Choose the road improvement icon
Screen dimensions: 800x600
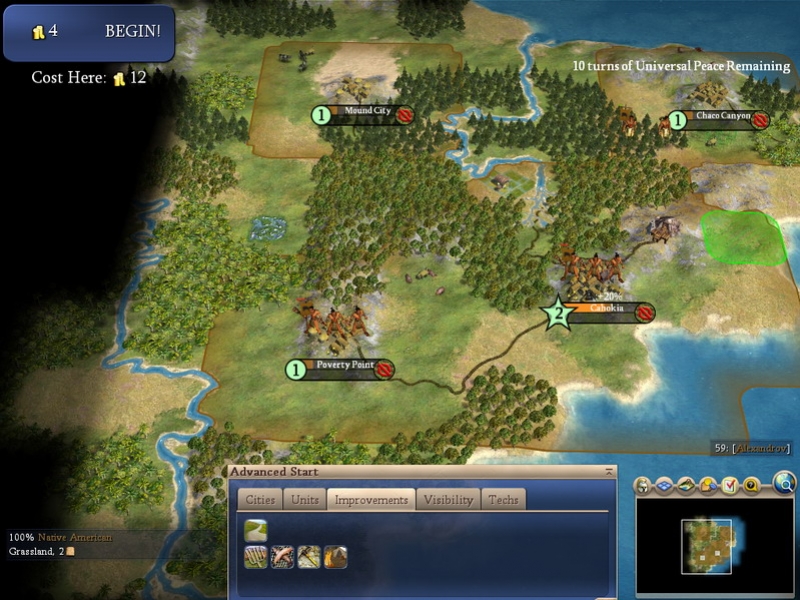point(255,530)
